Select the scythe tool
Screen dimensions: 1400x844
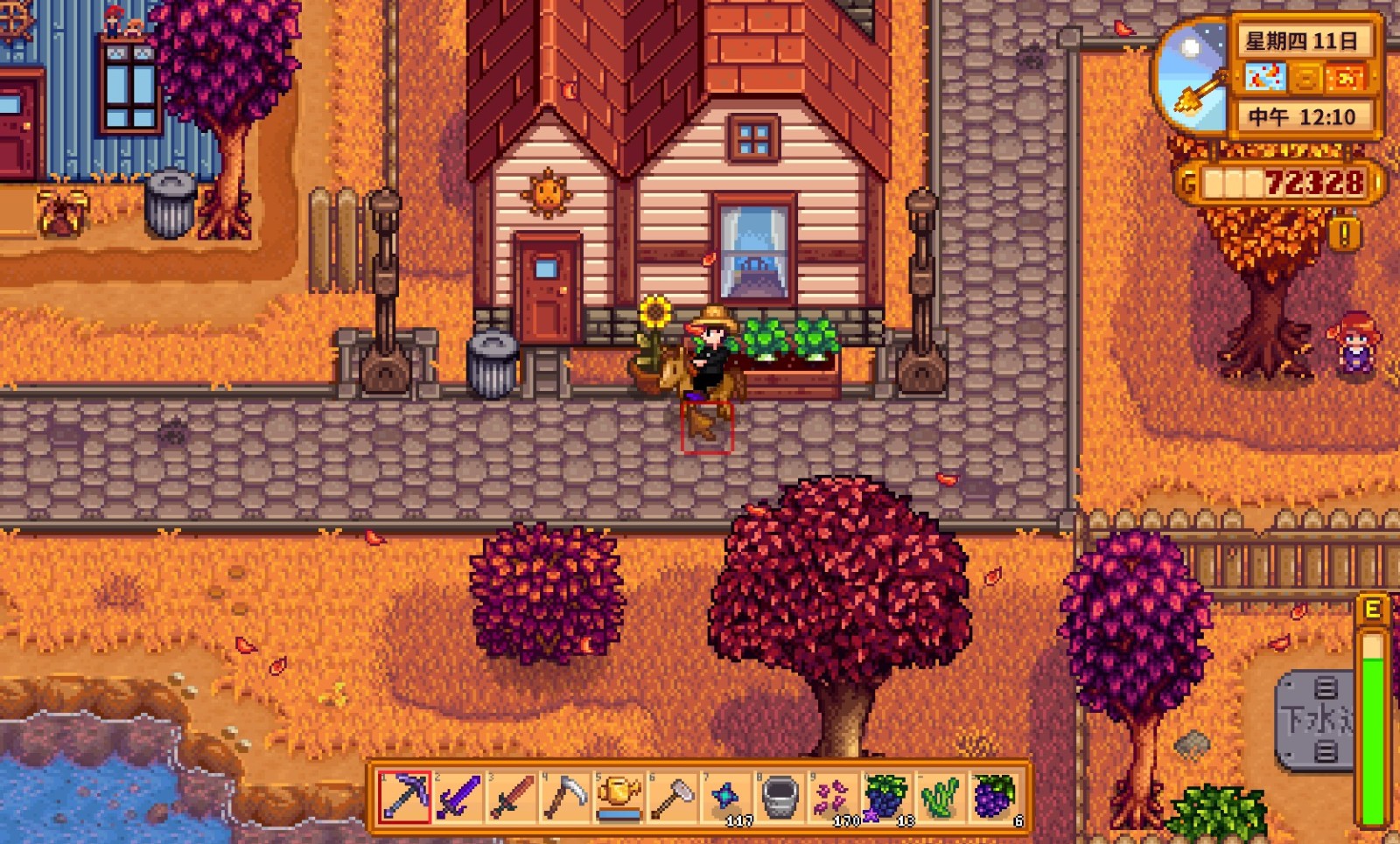click(x=565, y=797)
